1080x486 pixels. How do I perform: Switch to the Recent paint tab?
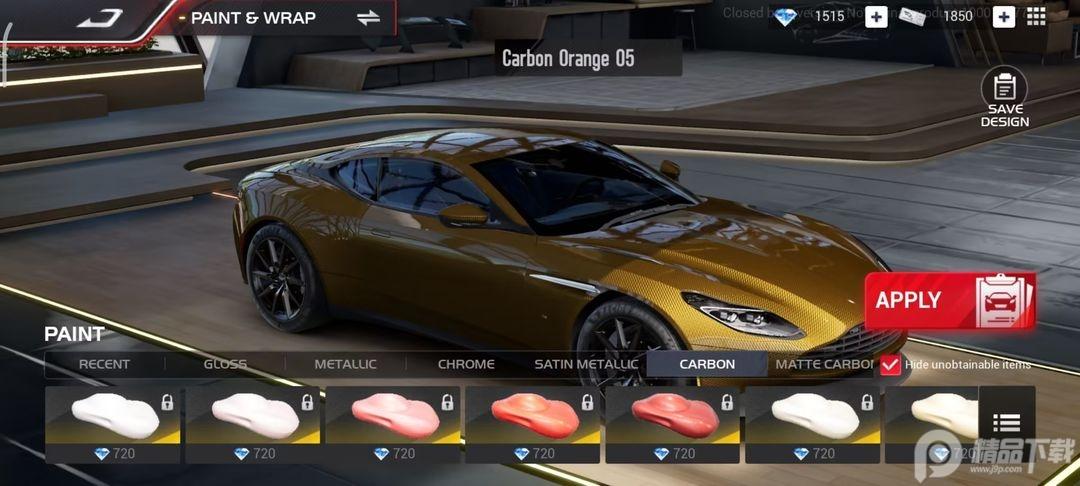click(x=104, y=364)
